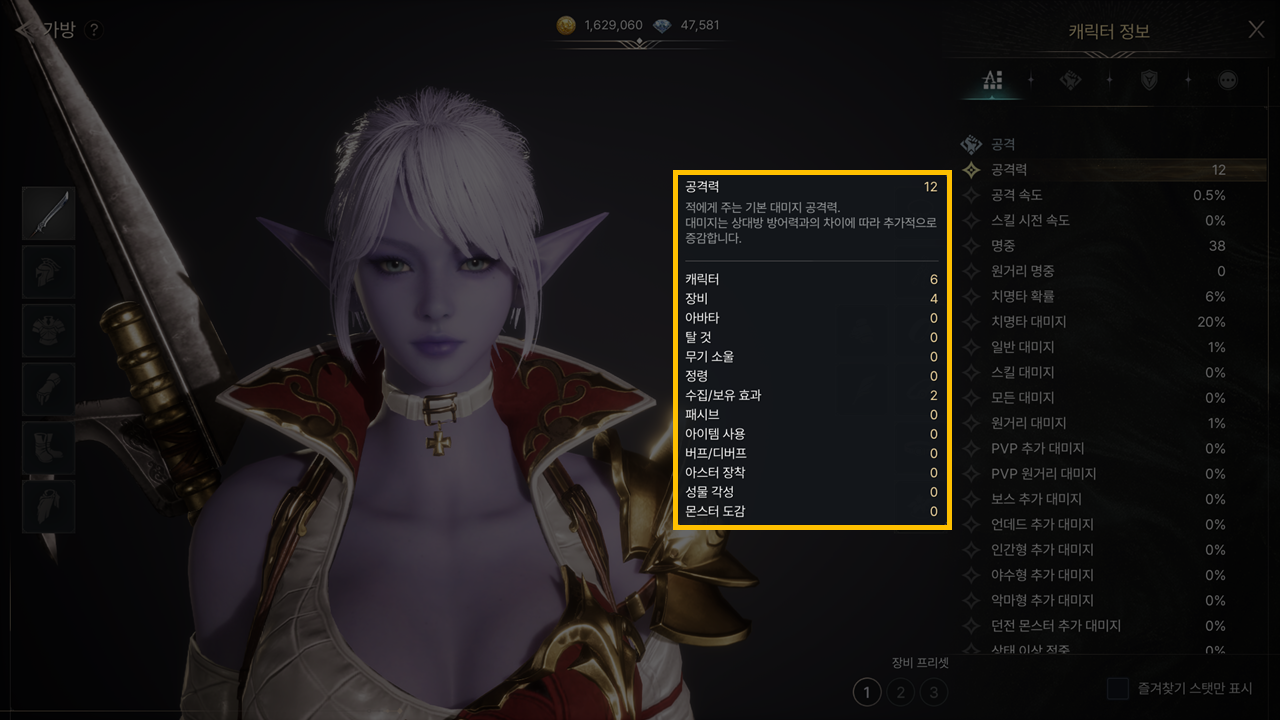
Task: Close the 캐릭터 정보 panel with X
Action: [1256, 30]
